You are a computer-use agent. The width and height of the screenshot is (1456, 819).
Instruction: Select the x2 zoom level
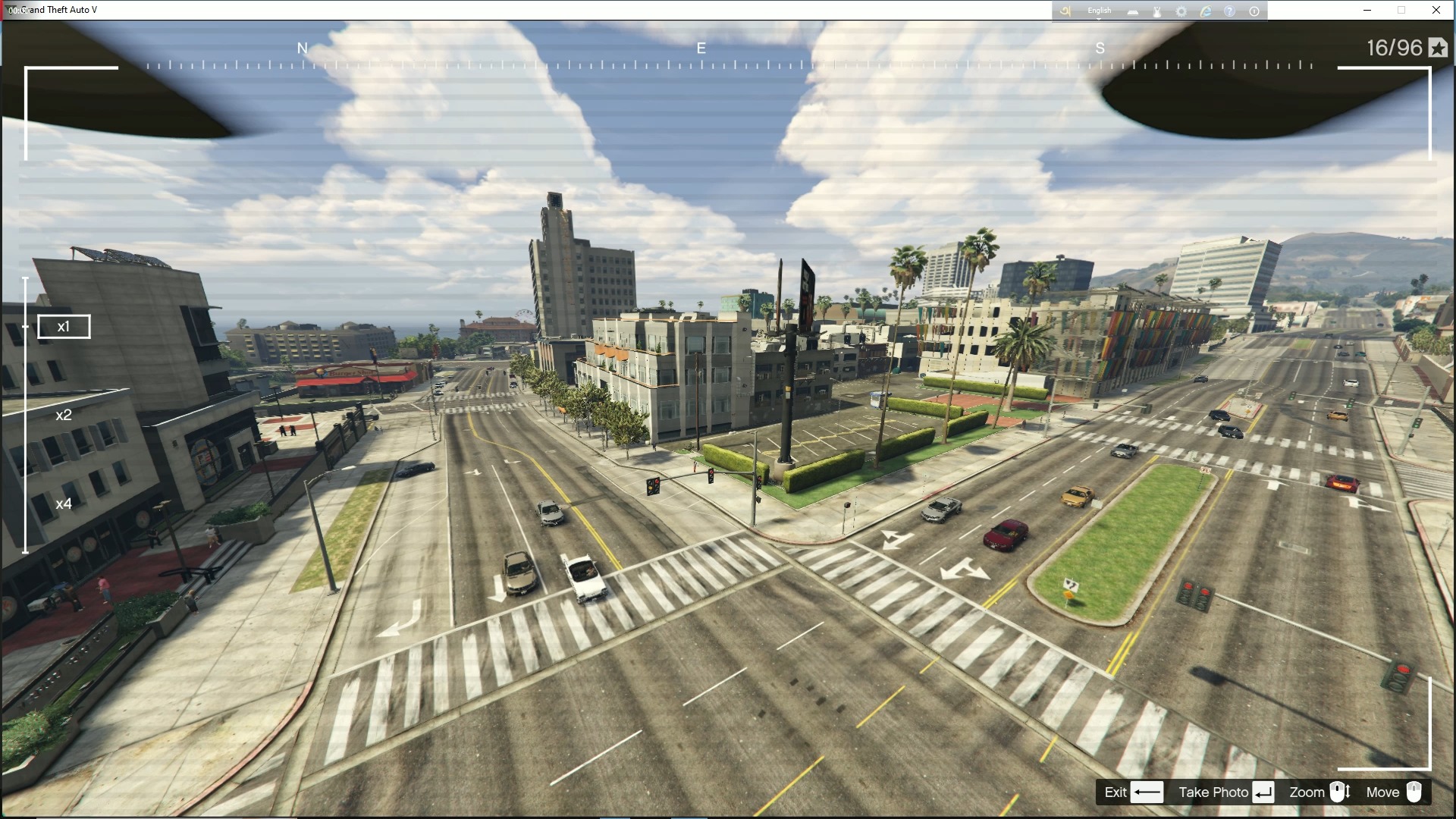click(x=64, y=415)
